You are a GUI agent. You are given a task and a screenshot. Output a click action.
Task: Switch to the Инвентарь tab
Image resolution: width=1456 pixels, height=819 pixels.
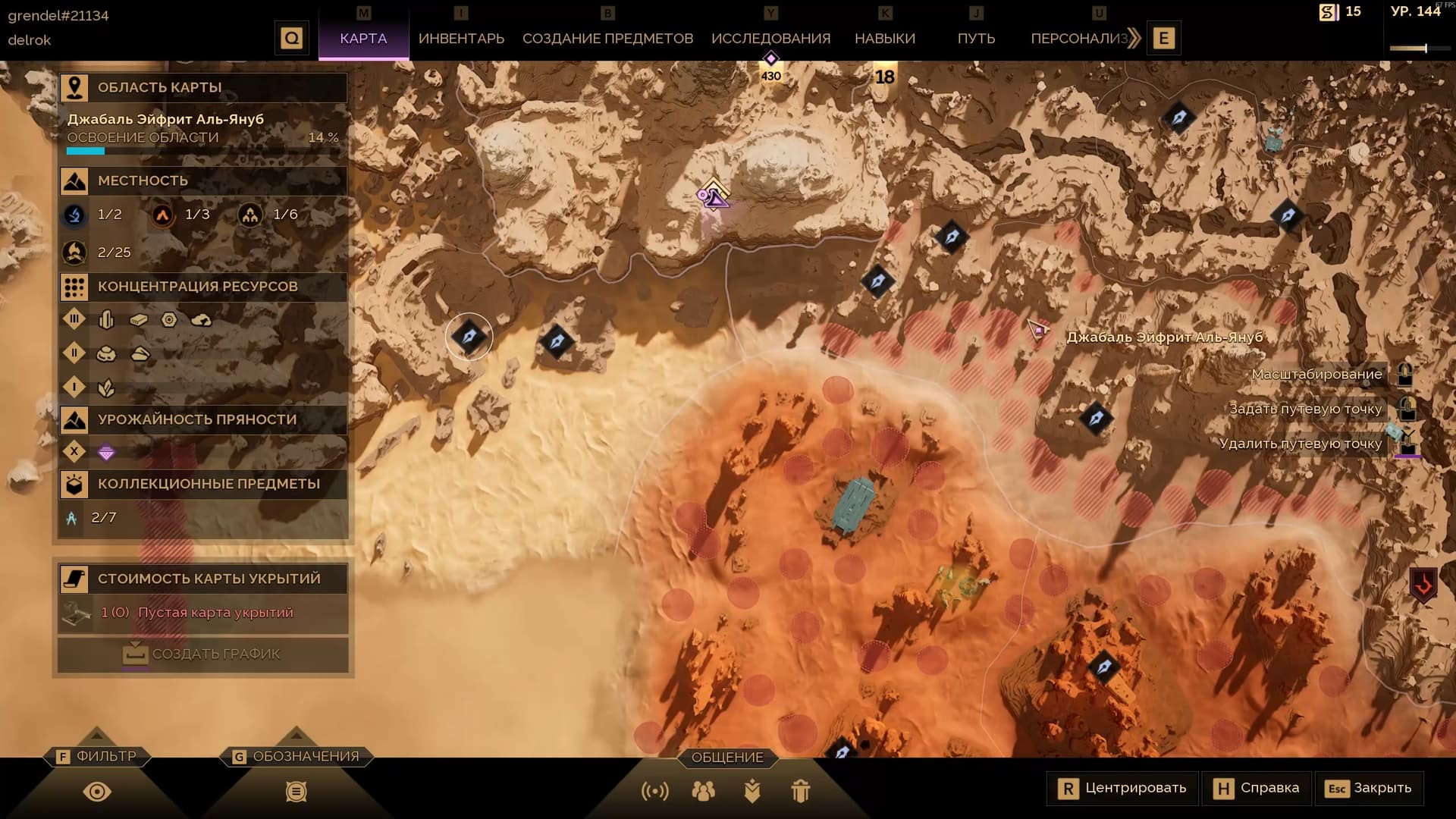(461, 38)
